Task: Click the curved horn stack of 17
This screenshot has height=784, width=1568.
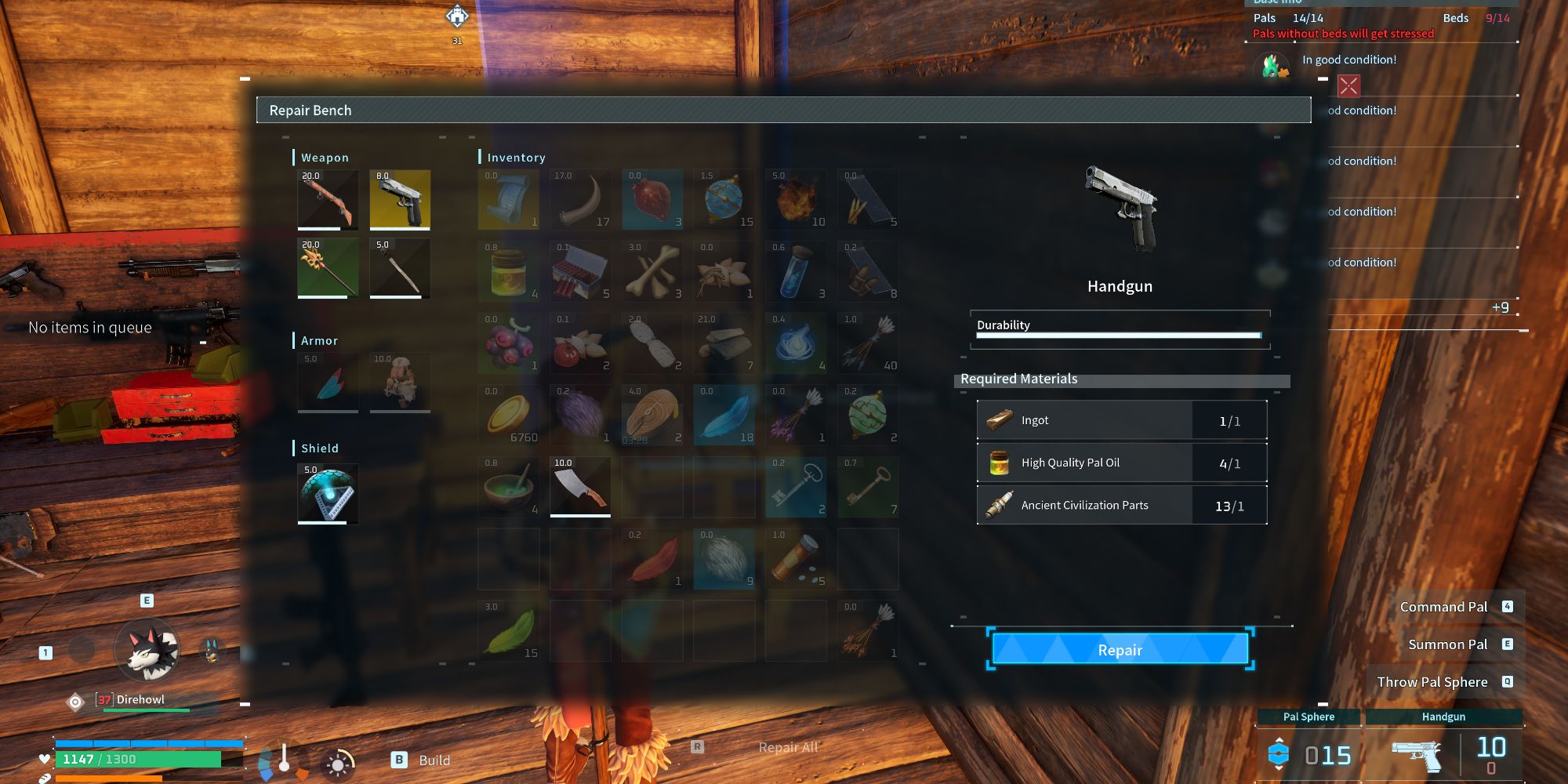Action: [x=580, y=199]
